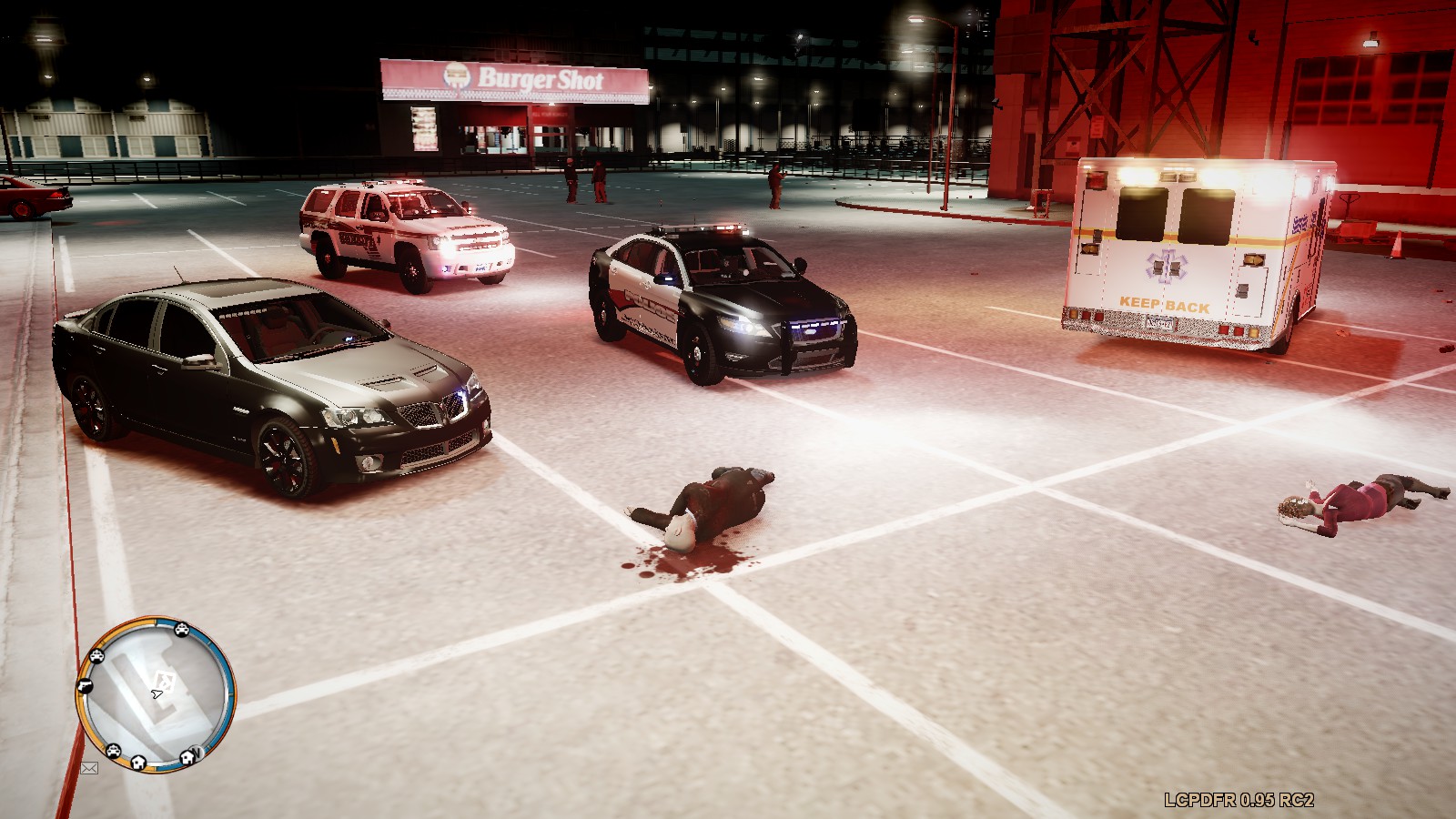The height and width of the screenshot is (819, 1456).
Task: Select the pistol gun shop blip
Action: pyautogui.click(x=86, y=685)
